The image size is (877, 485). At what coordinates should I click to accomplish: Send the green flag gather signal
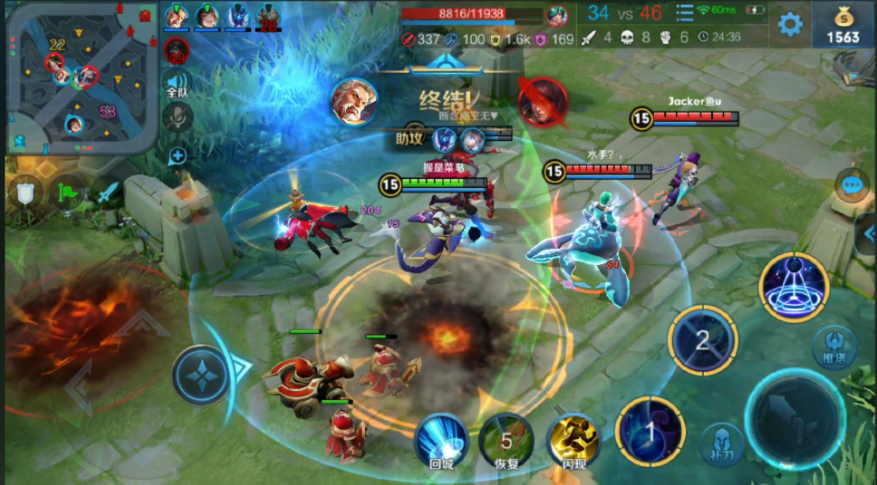[x=66, y=191]
